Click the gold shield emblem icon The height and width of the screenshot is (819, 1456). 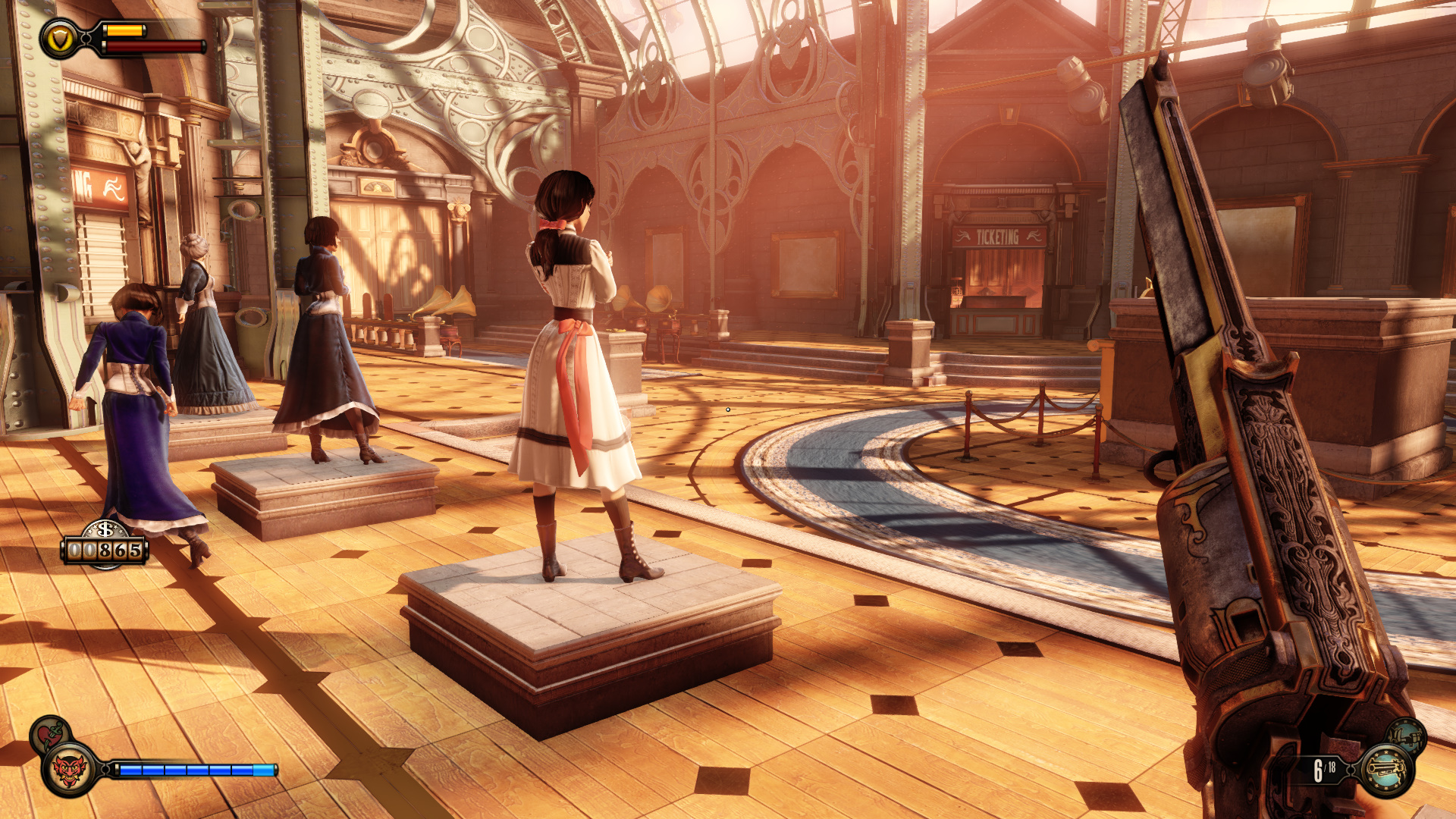pos(59,39)
